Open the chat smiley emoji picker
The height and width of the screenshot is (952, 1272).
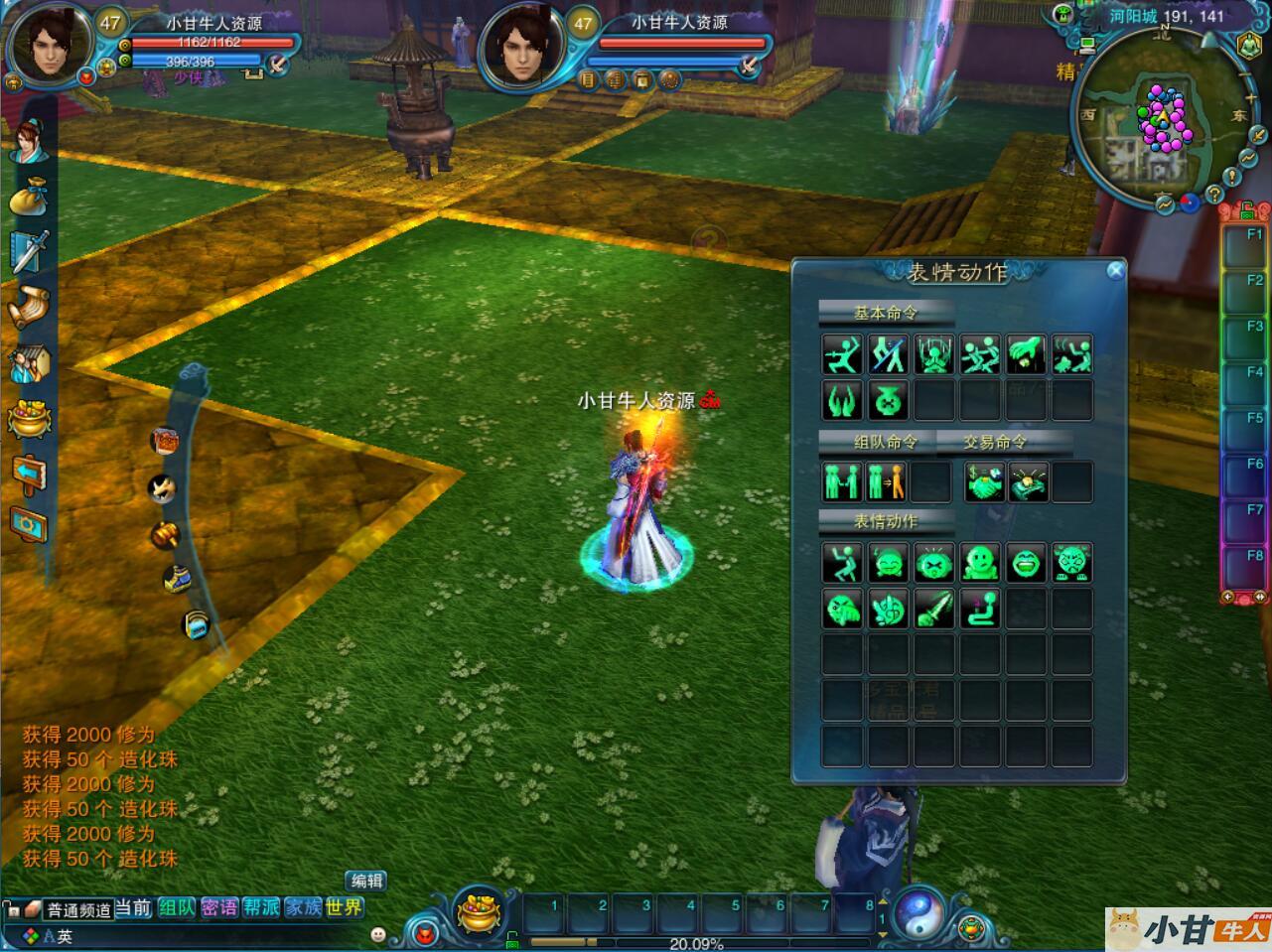[378, 934]
